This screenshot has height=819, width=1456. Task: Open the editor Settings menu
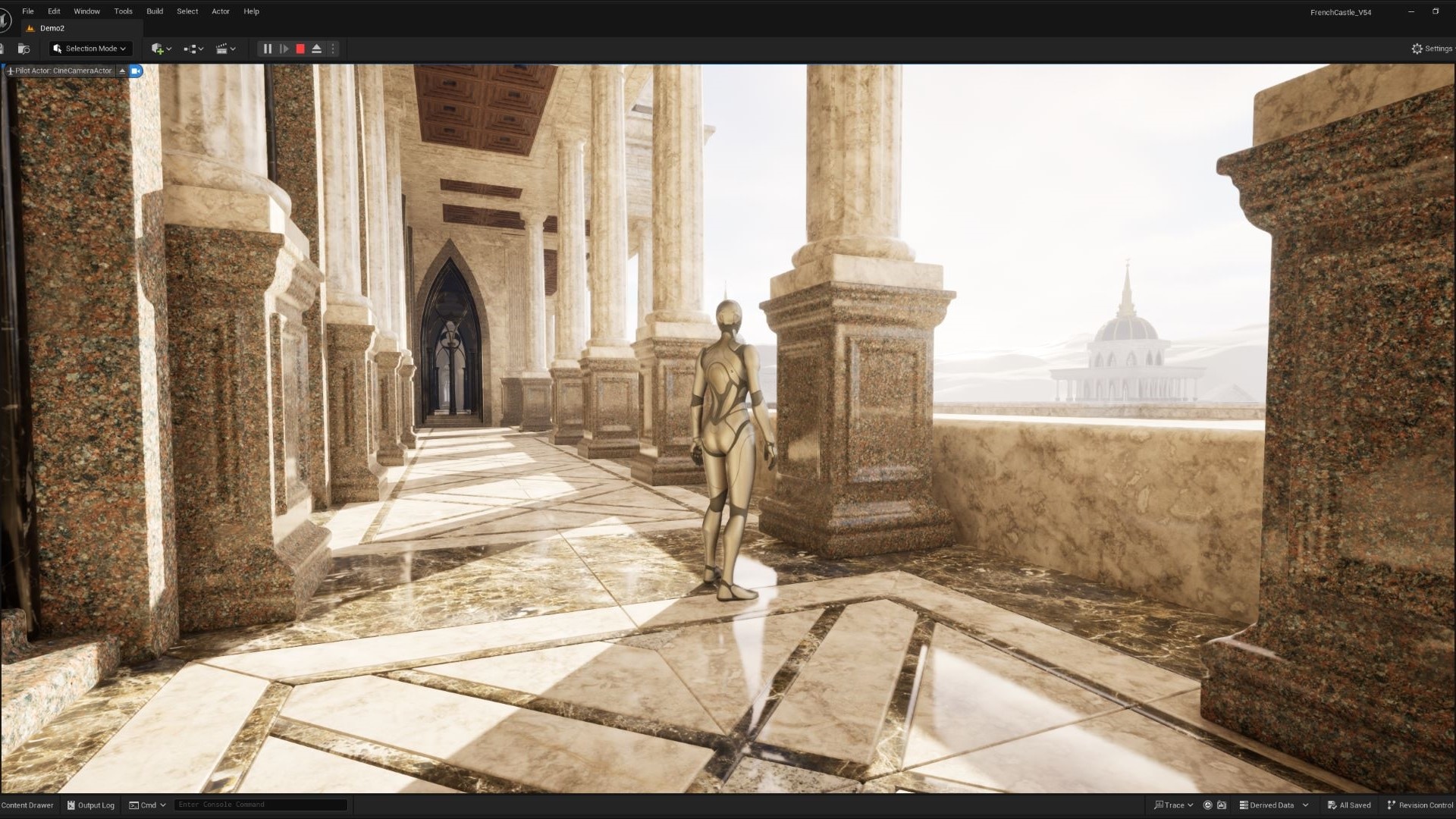click(x=1432, y=48)
